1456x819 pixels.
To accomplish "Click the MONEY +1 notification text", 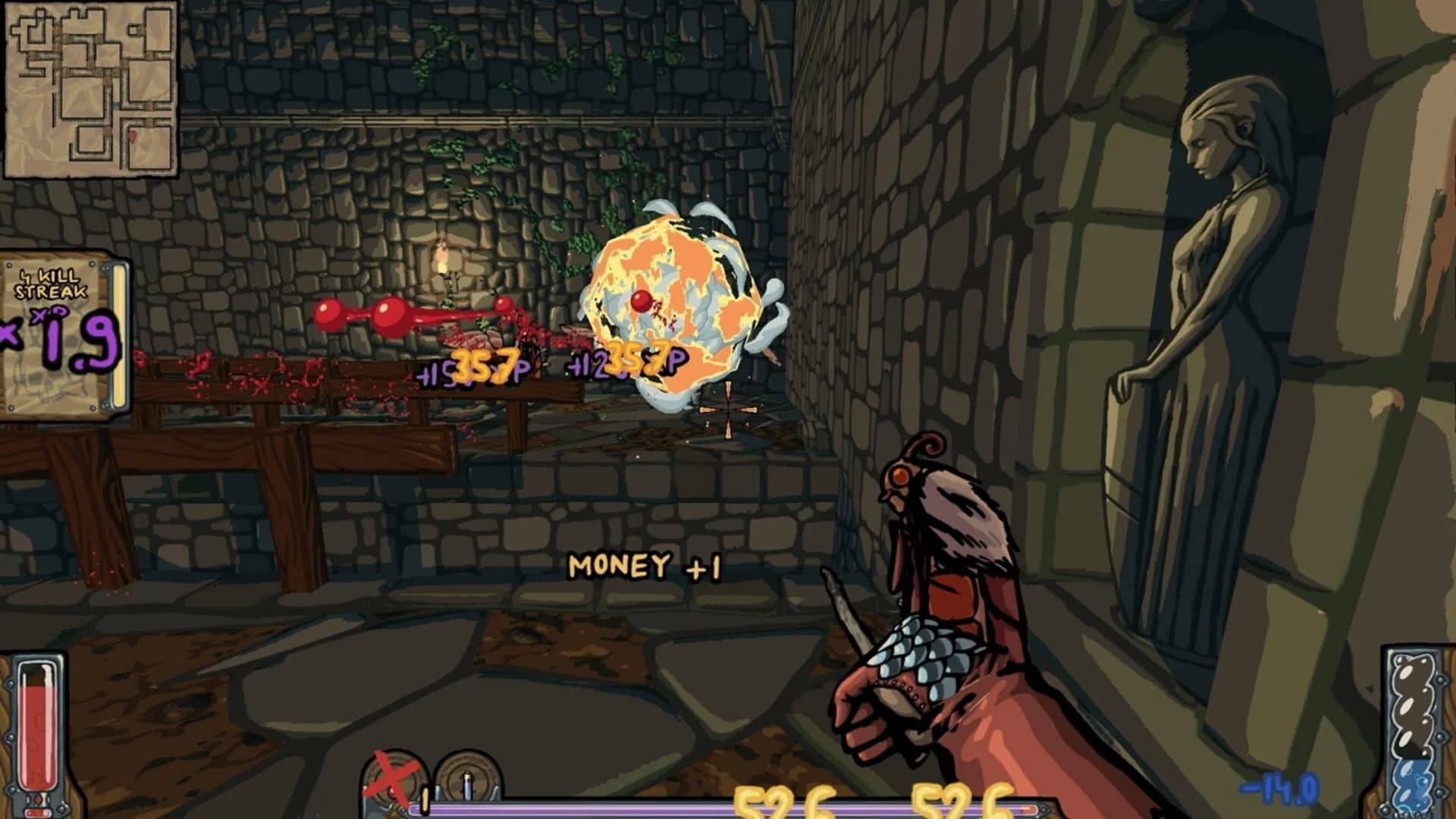I will pos(648,565).
